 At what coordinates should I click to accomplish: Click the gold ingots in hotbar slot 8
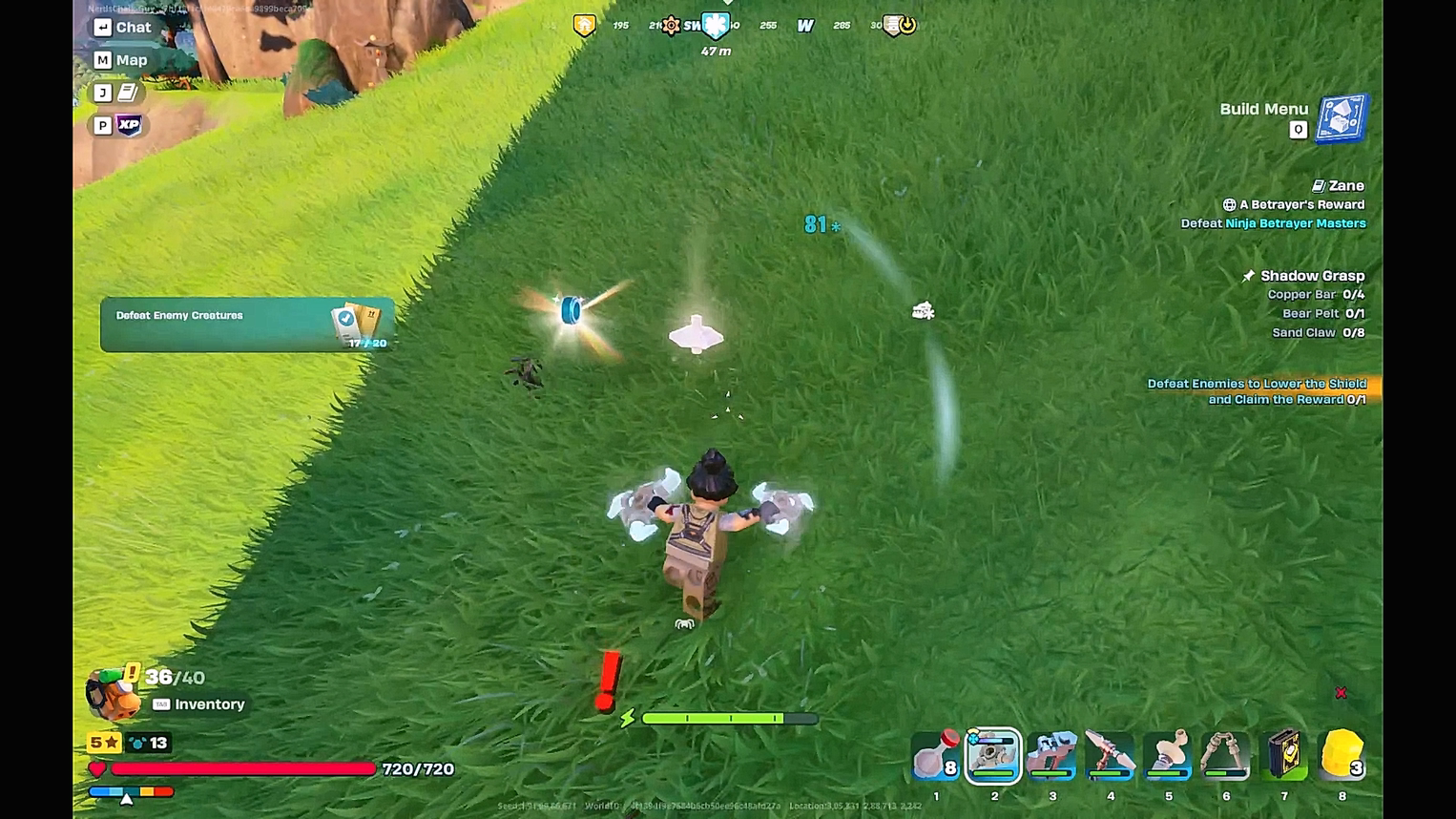click(1342, 756)
